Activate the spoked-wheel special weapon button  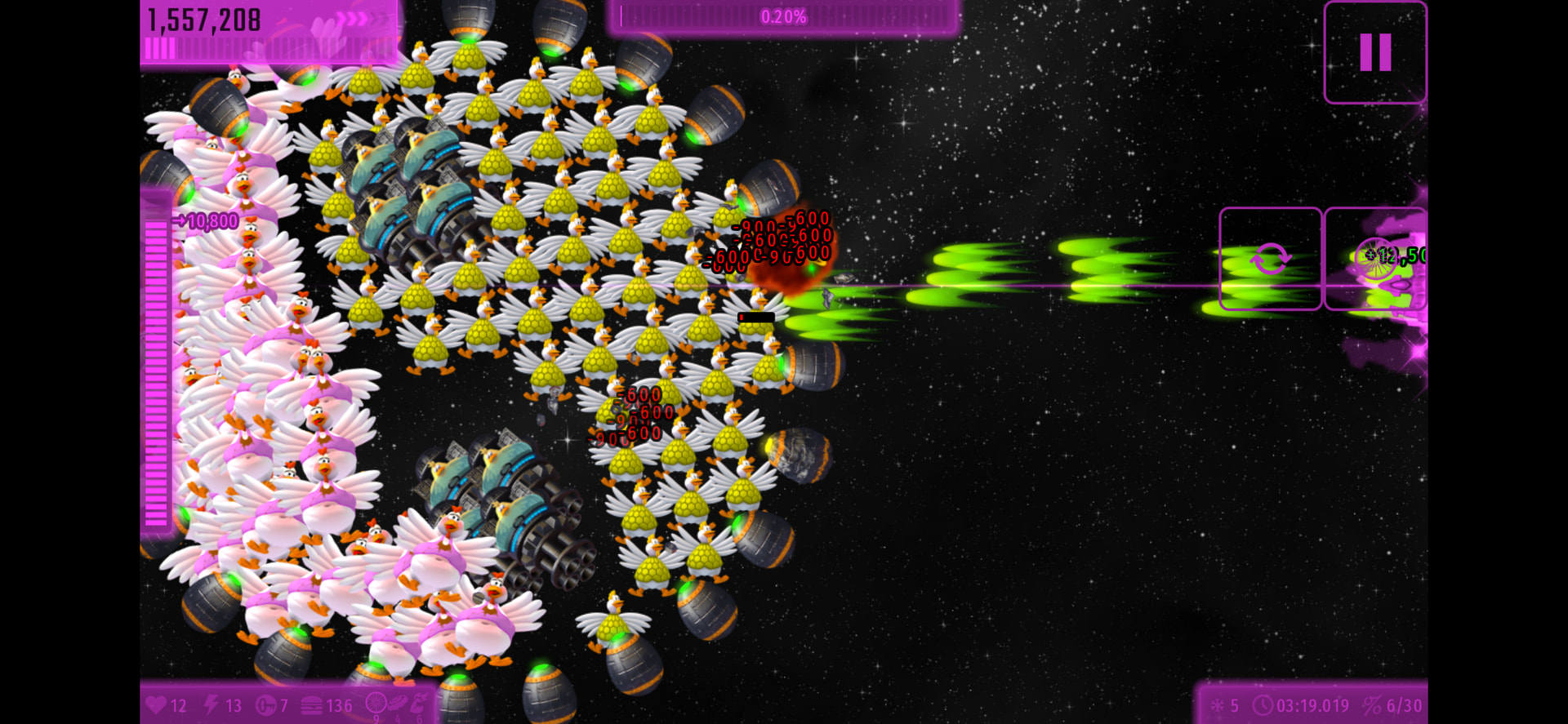pyautogui.click(x=1376, y=259)
